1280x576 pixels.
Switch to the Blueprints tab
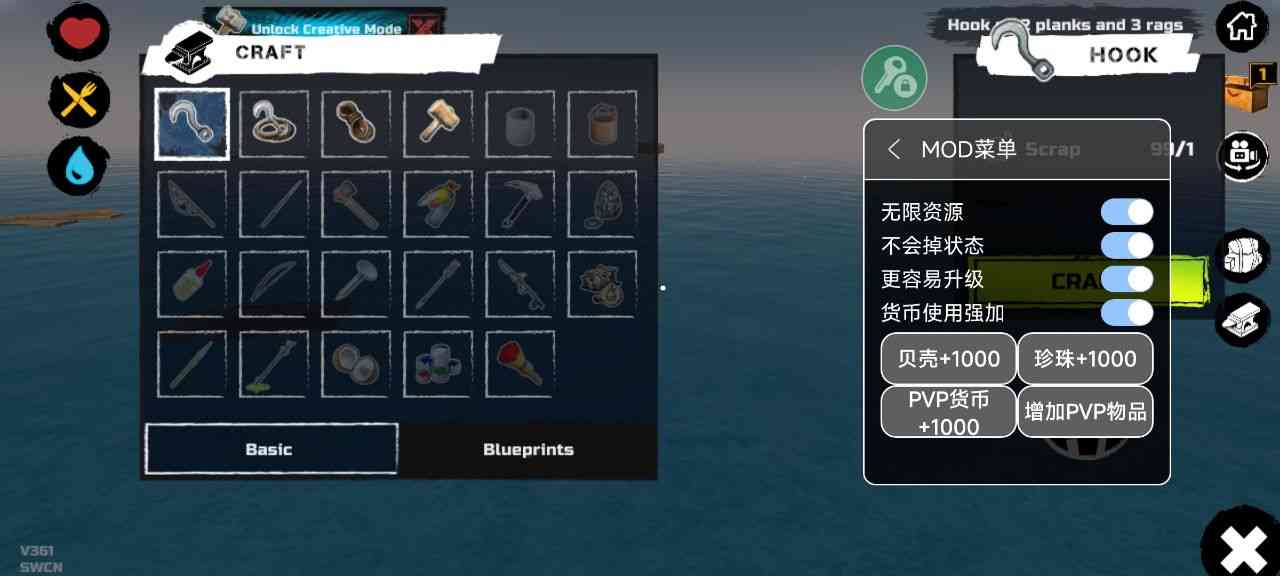coord(528,449)
